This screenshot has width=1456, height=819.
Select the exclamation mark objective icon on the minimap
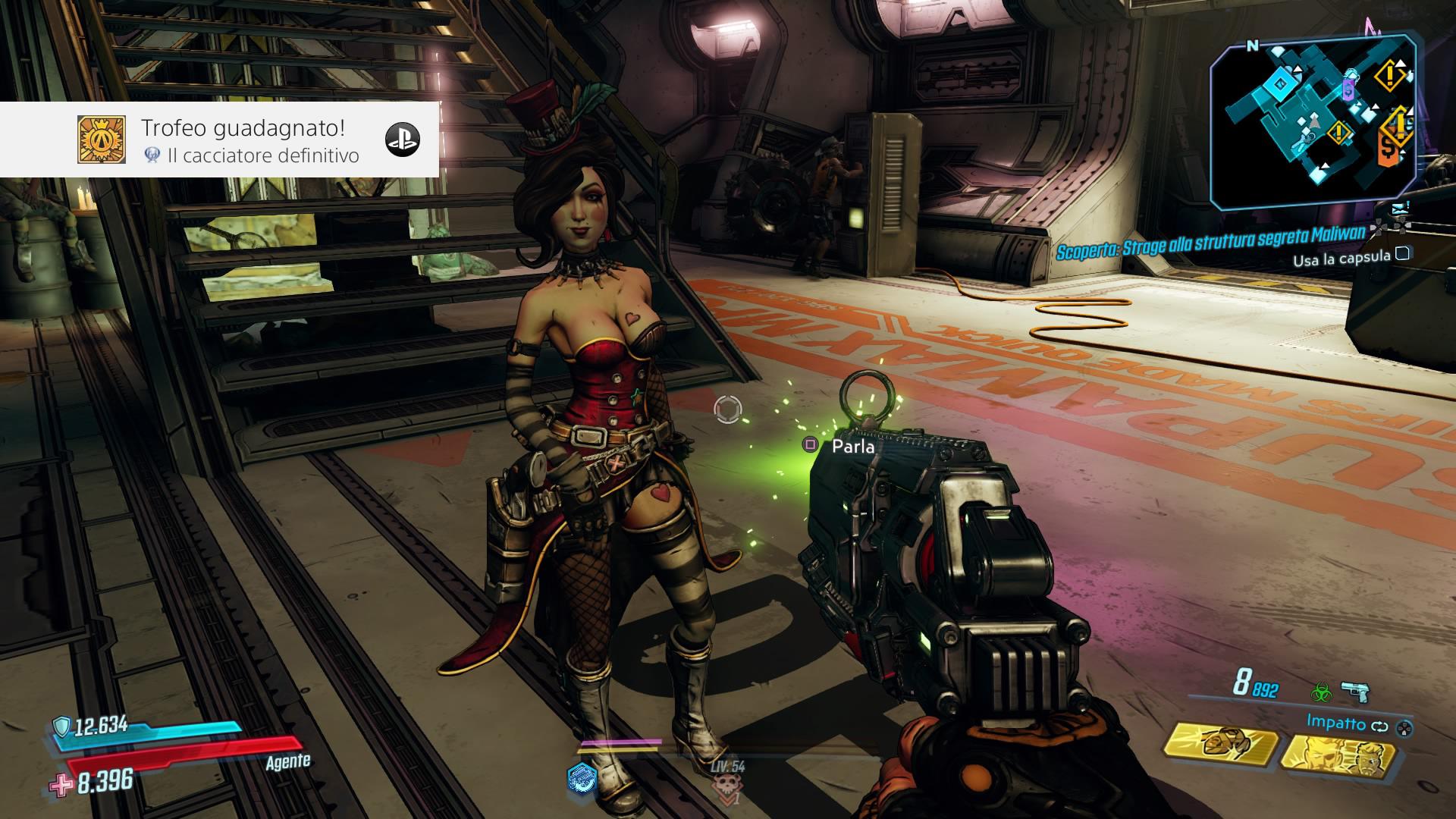(1389, 74)
